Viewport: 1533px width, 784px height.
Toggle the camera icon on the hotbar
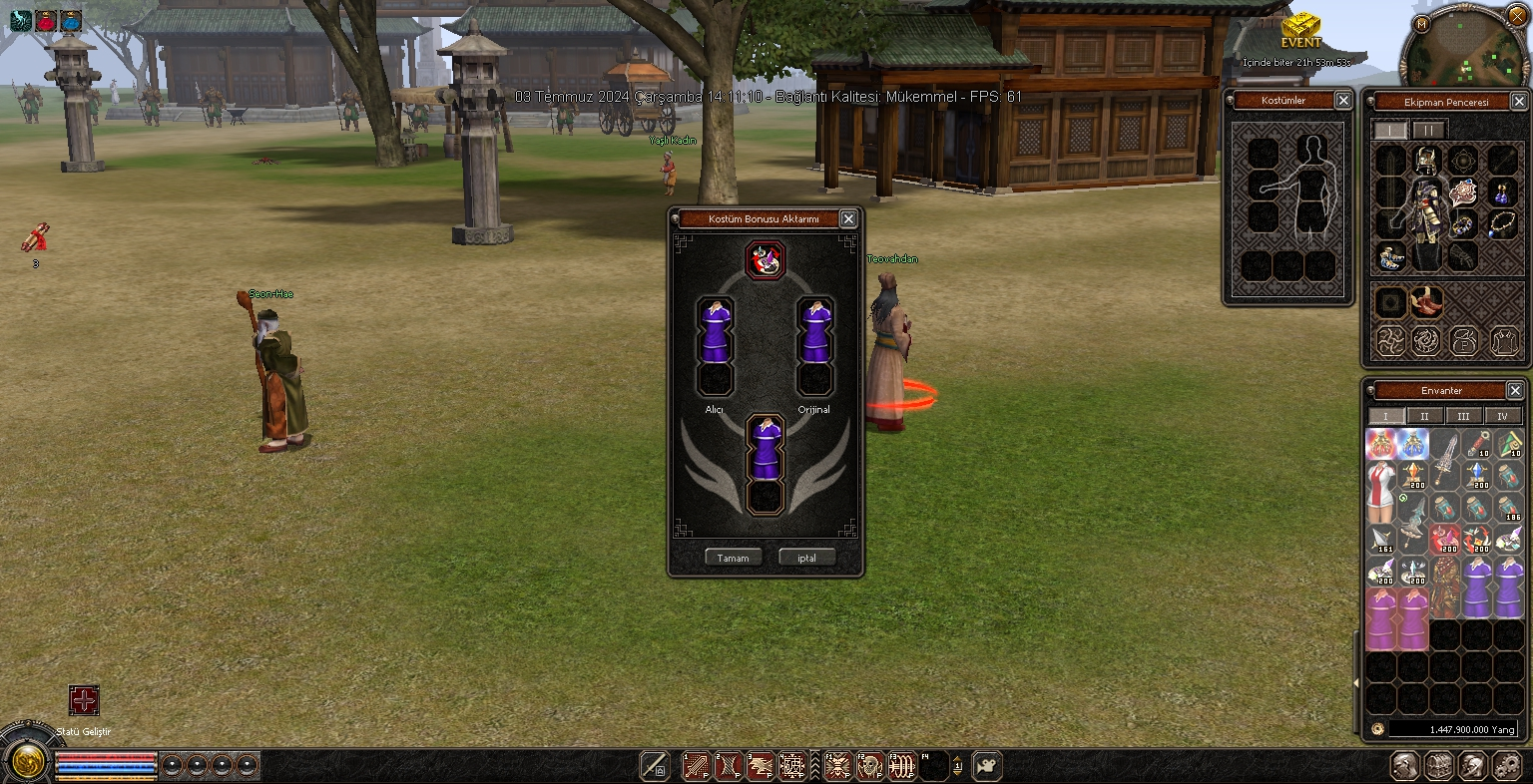pyautogui.click(x=987, y=765)
